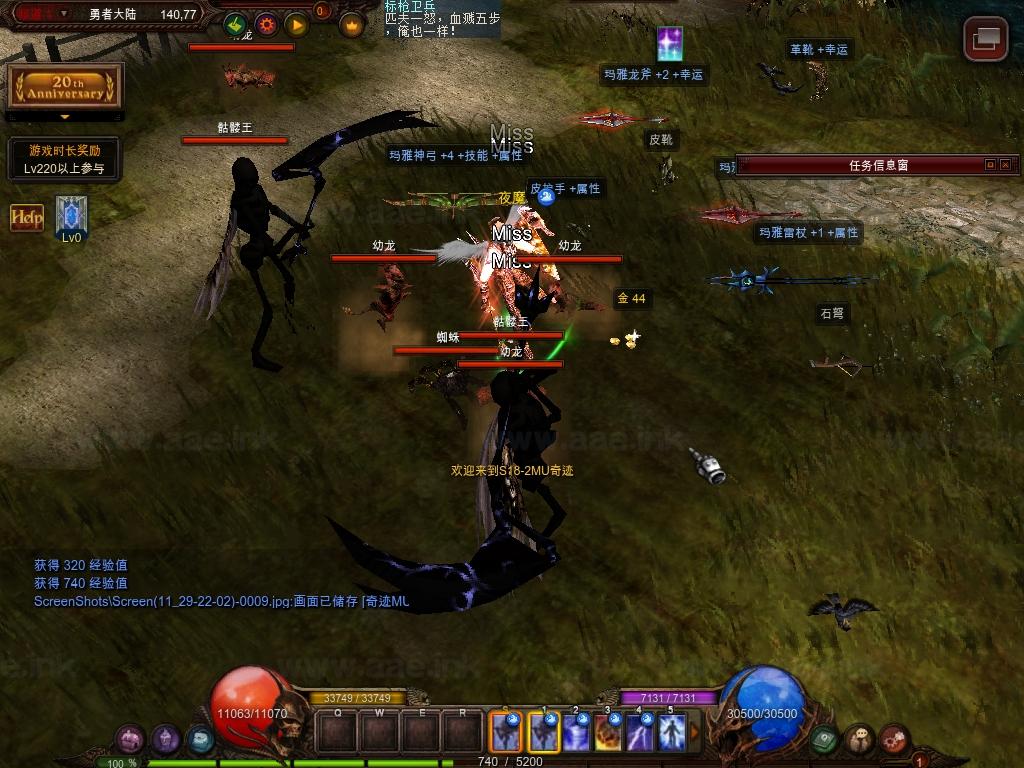The height and width of the screenshot is (768, 1024).
Task: Activate the lightning skill in slot 4
Action: [x=640, y=733]
